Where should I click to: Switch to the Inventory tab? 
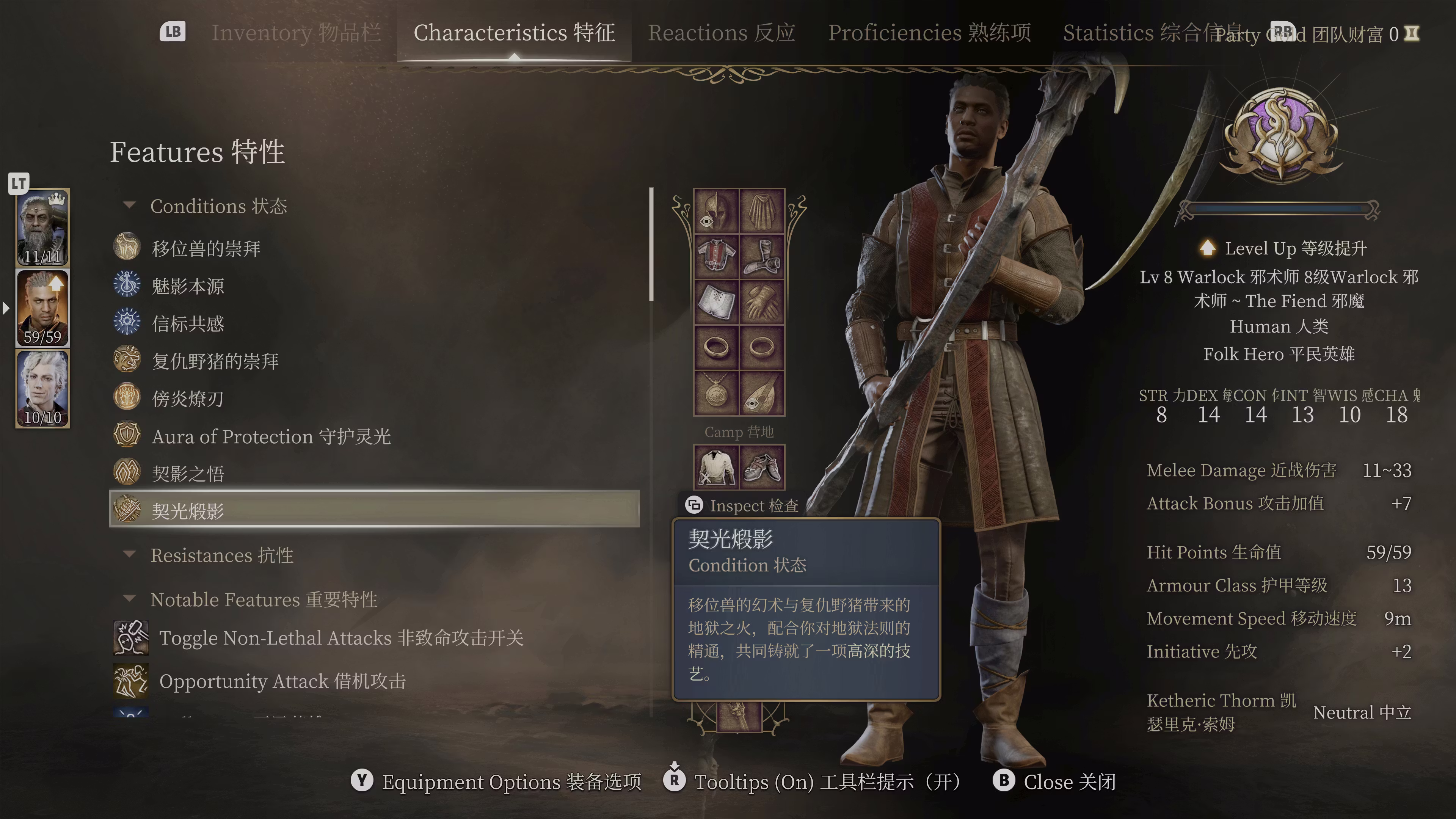click(x=296, y=33)
